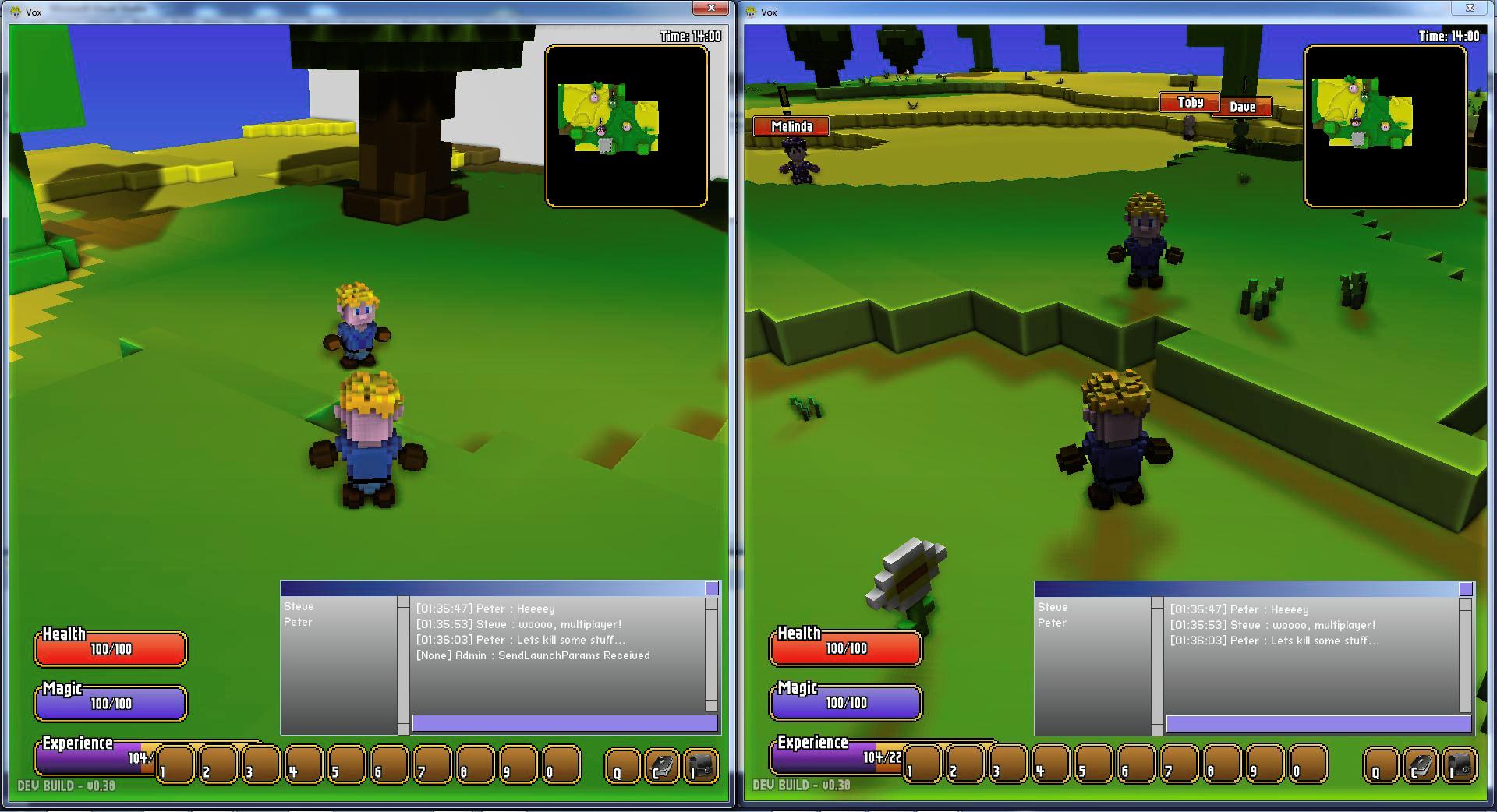Select hotbar slot 1 in the left window

click(x=174, y=765)
